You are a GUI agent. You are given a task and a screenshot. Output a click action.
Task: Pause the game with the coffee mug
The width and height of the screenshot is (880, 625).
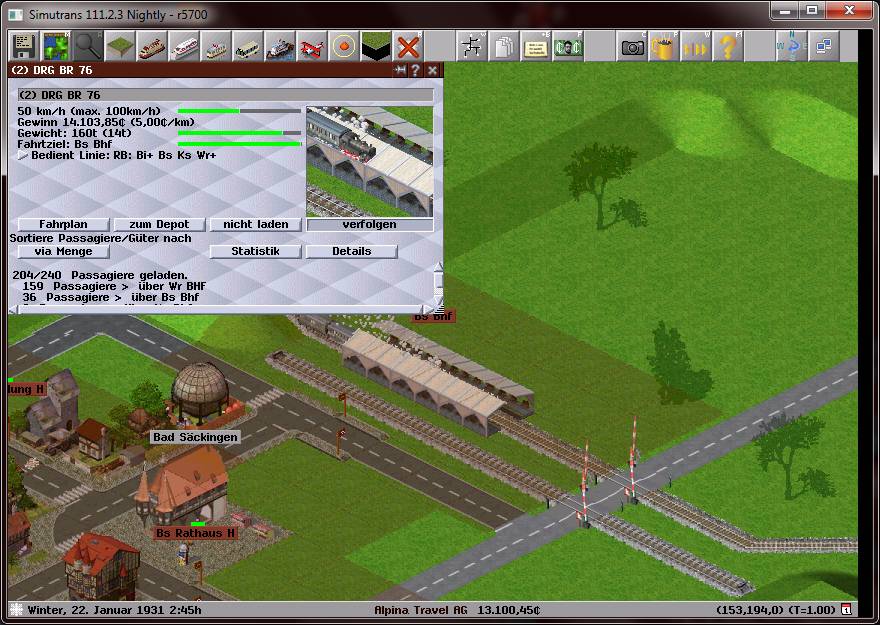(663, 46)
